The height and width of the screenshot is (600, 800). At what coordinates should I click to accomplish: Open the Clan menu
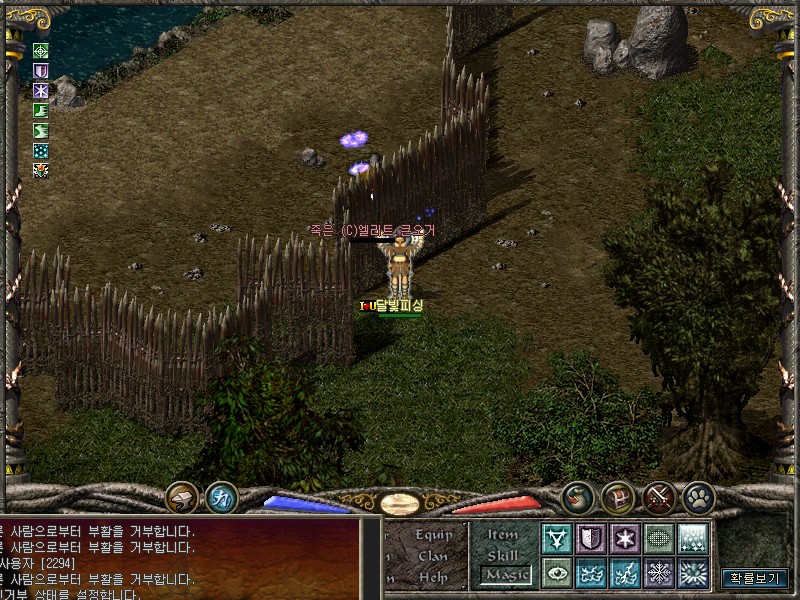pos(433,556)
